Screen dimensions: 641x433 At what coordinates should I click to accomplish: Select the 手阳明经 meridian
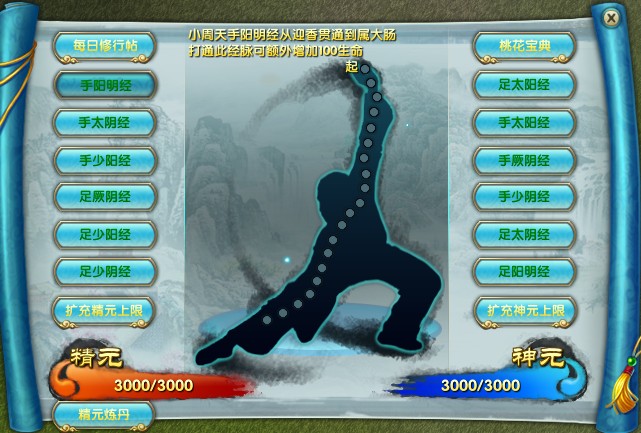(x=104, y=85)
